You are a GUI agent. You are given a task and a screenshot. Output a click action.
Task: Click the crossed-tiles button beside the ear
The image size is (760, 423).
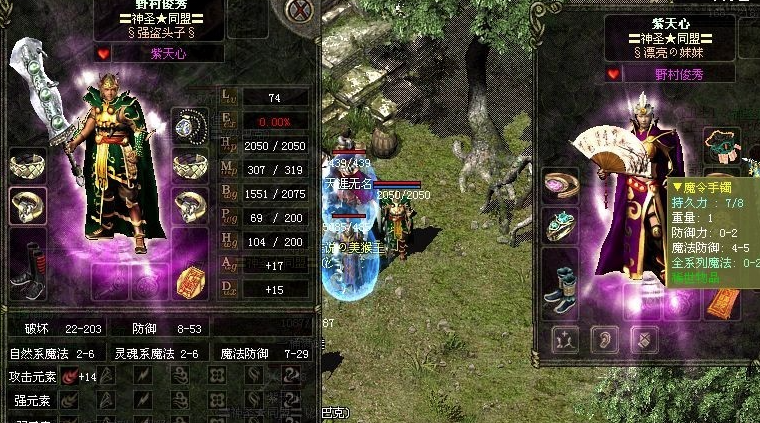click(x=644, y=339)
